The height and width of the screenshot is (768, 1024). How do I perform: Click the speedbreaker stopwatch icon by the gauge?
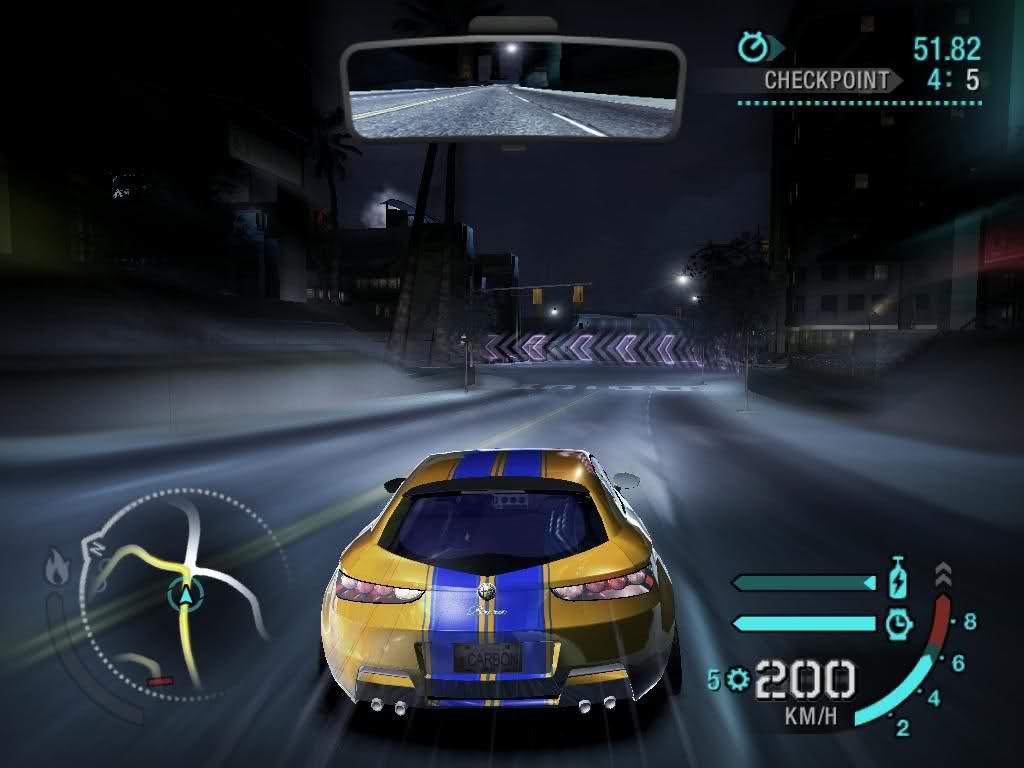pos(899,623)
